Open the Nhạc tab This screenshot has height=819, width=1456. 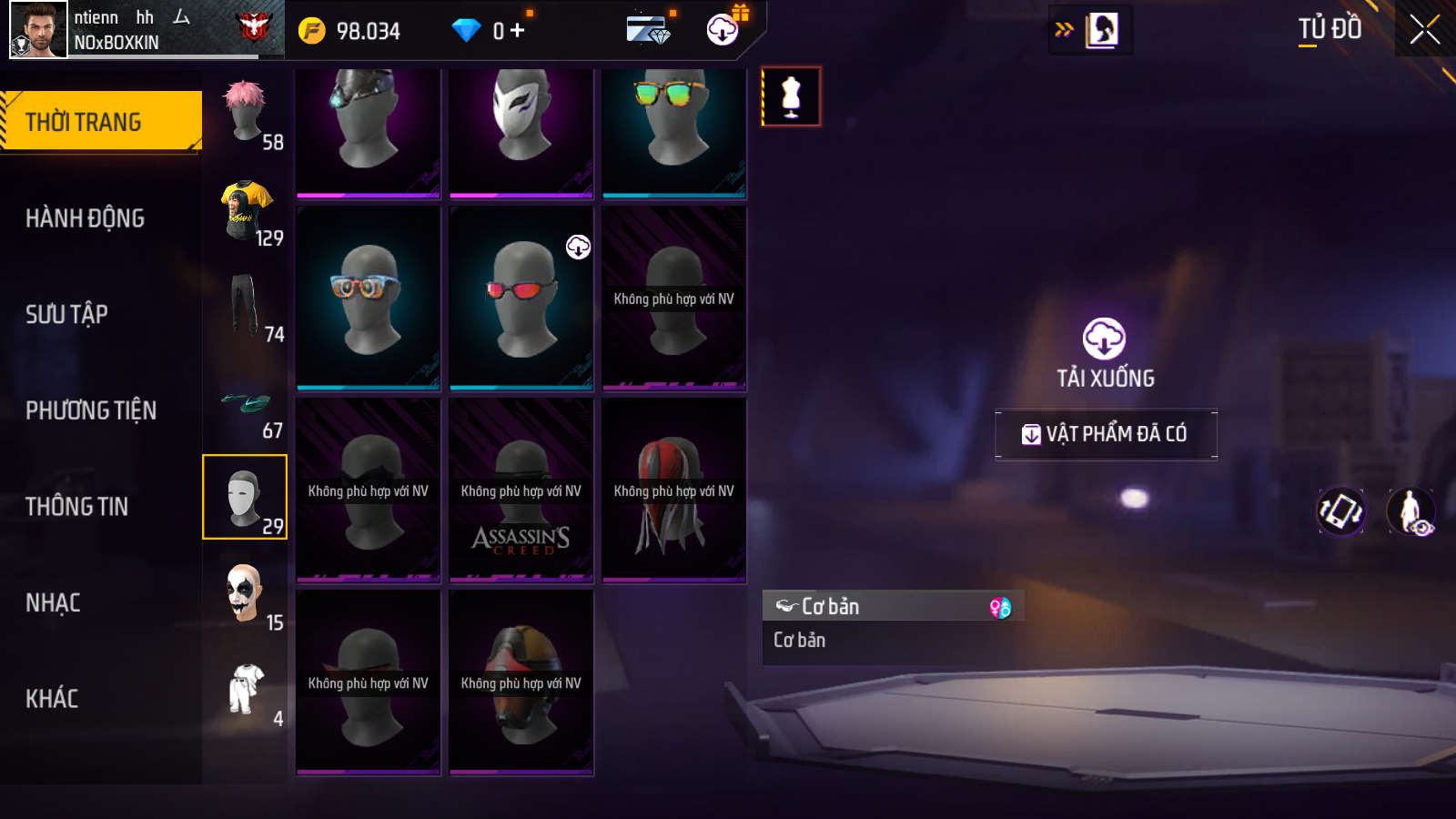pos(53,602)
